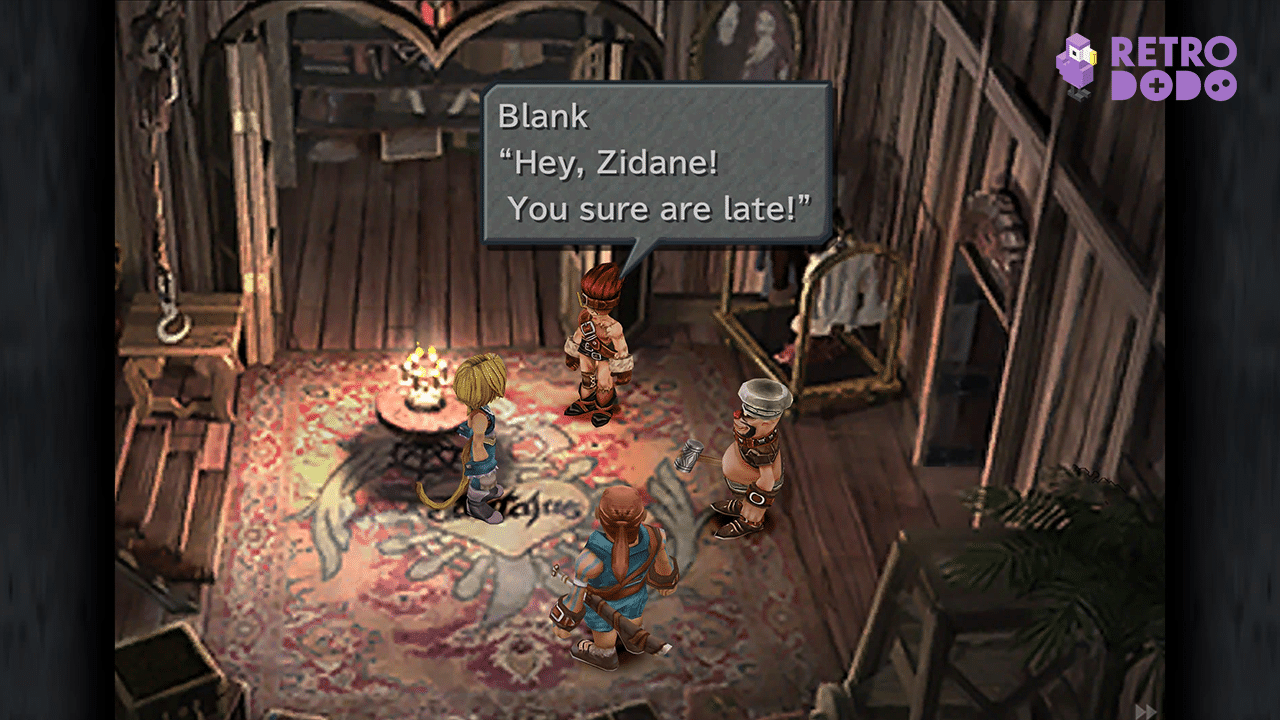Select the D-pad cross icon in DODO logo
The height and width of the screenshot is (720, 1280).
tap(1157, 84)
